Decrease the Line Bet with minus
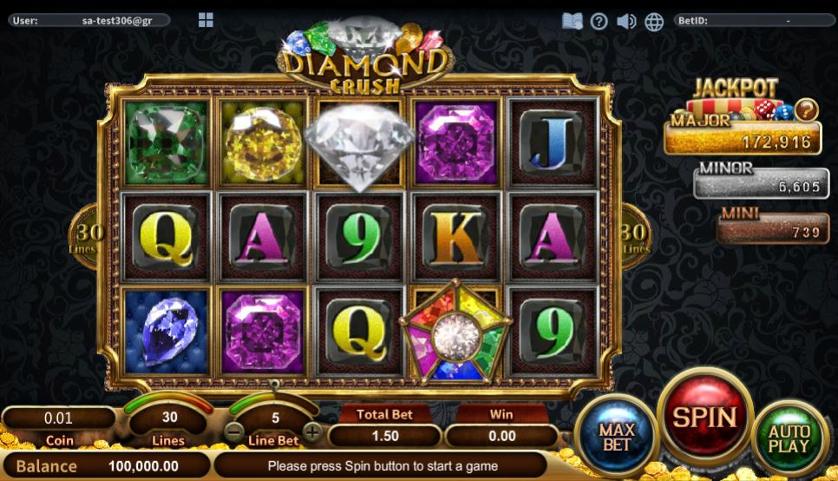Screen dimensions: 838x481 pyautogui.click(x=233, y=432)
